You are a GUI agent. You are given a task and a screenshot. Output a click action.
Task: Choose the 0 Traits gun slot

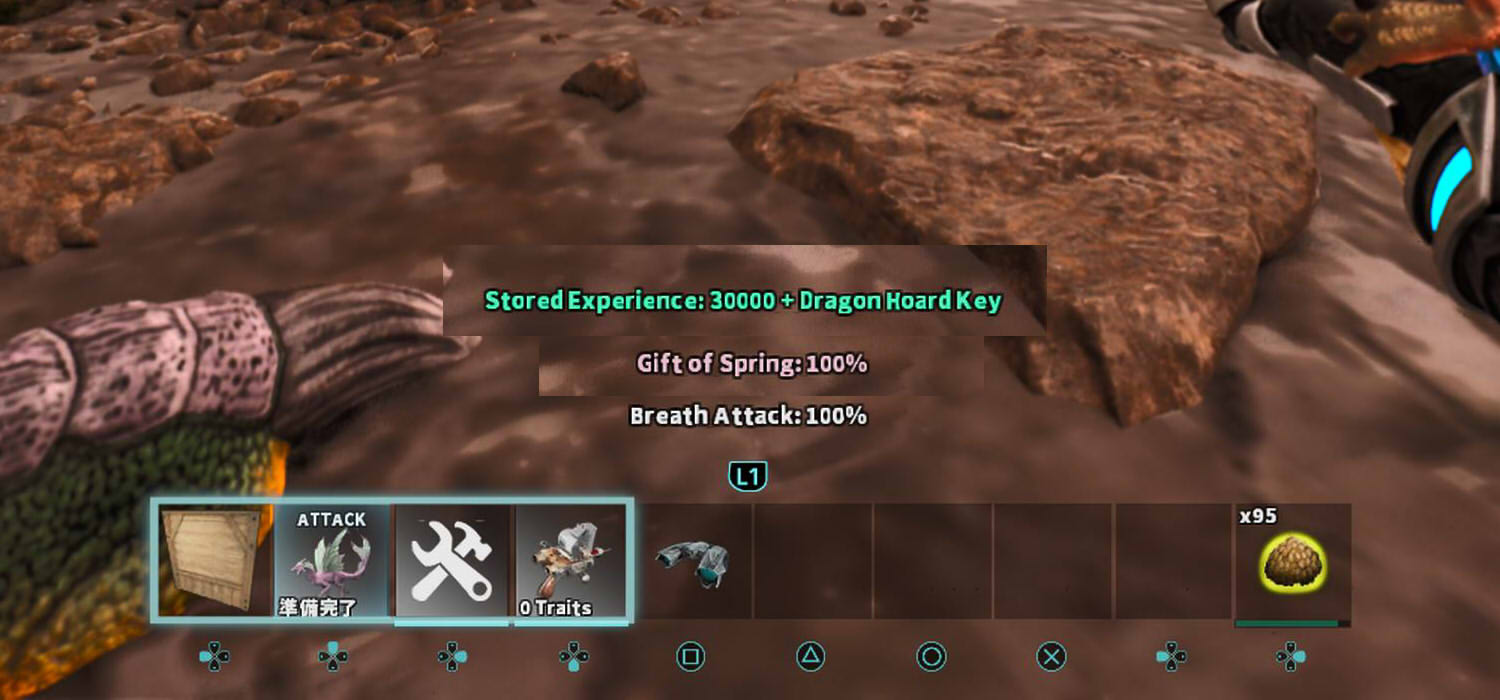(572, 562)
